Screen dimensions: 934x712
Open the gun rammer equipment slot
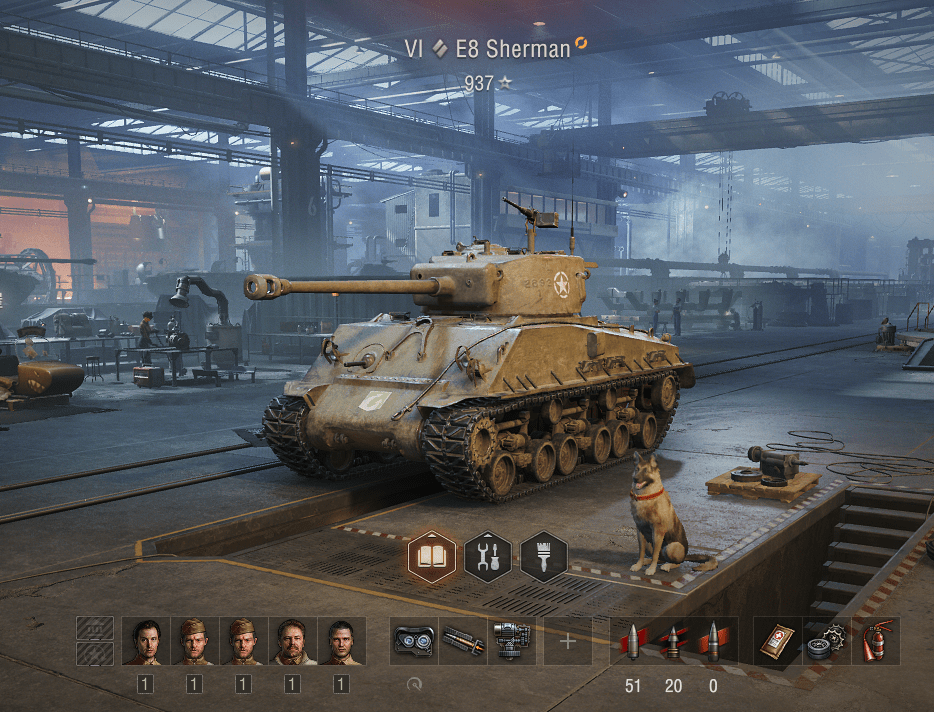coord(462,641)
